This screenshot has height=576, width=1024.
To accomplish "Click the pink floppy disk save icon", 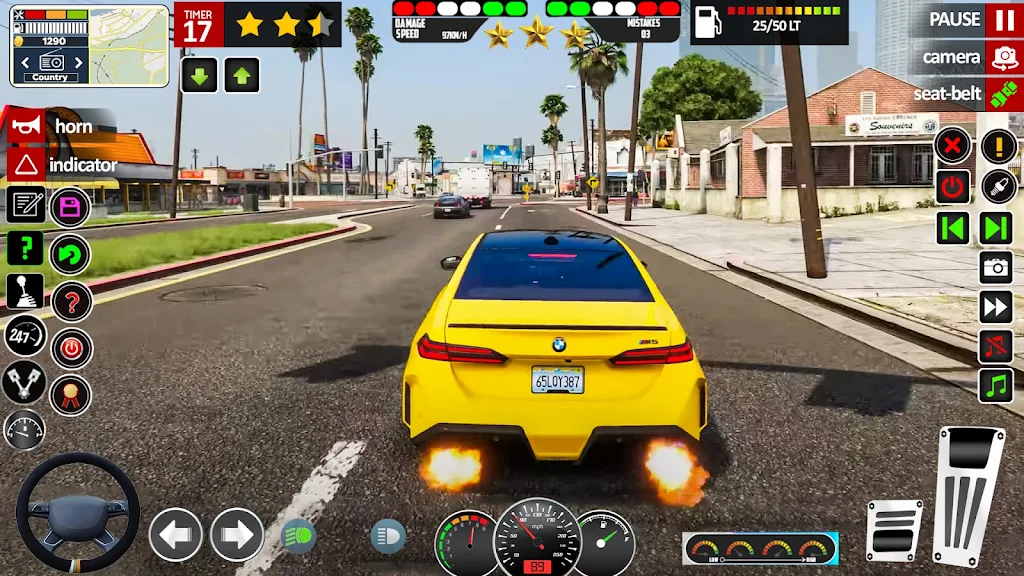I will 70,207.
